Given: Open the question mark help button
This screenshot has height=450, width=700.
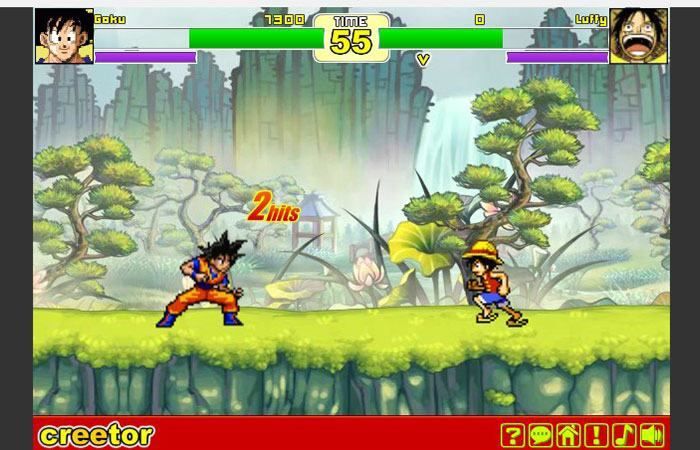Looking at the screenshot, I should pyautogui.click(x=512, y=435).
